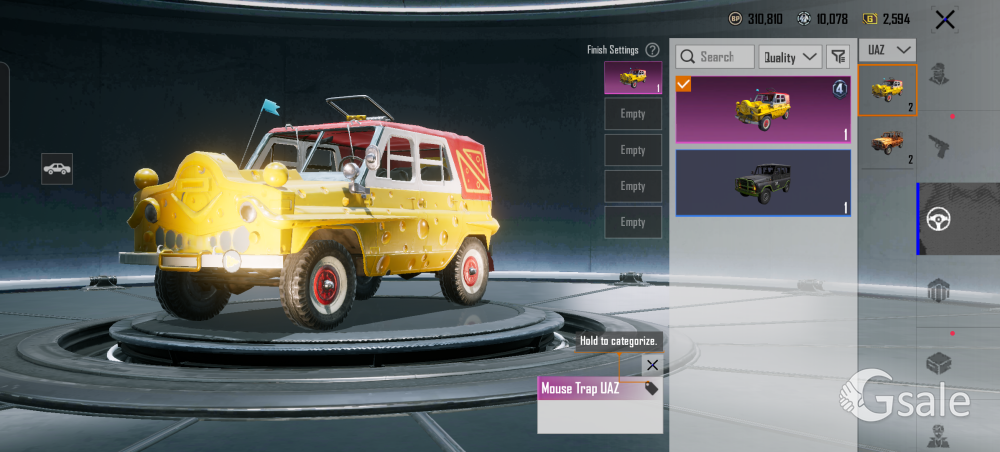
Task: Open the crate box category tab
Action: click(939, 363)
